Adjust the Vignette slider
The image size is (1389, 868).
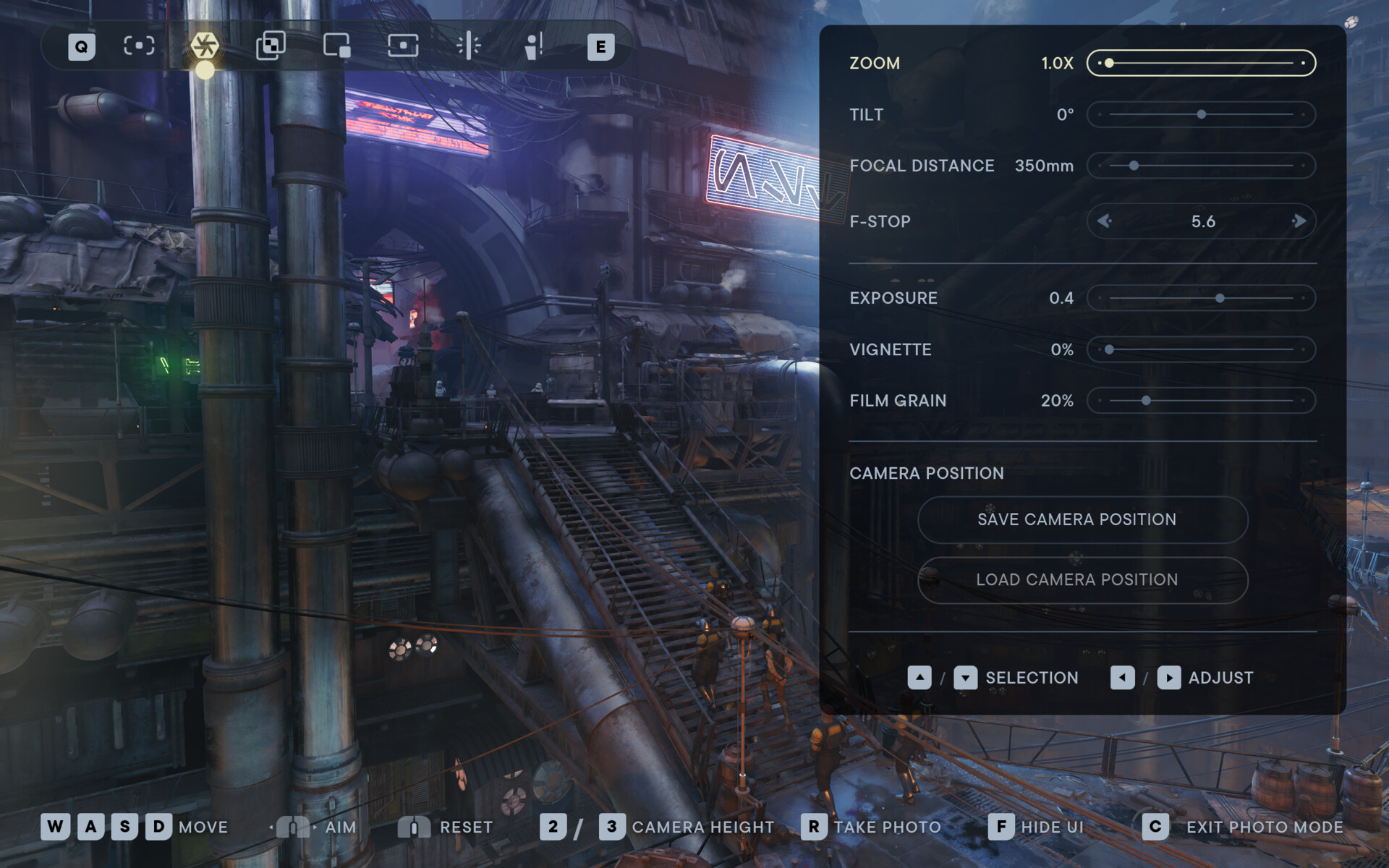(1201, 349)
